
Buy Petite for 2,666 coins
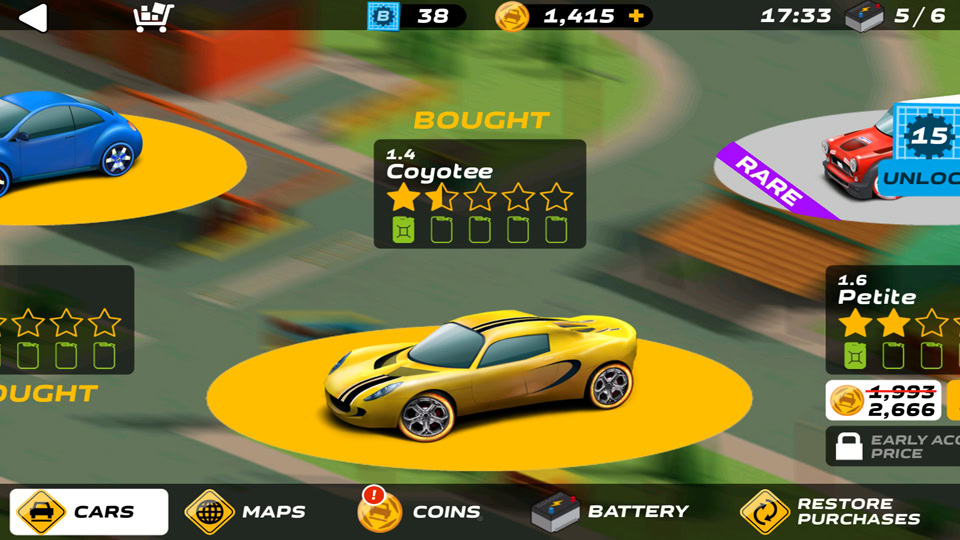pos(884,400)
